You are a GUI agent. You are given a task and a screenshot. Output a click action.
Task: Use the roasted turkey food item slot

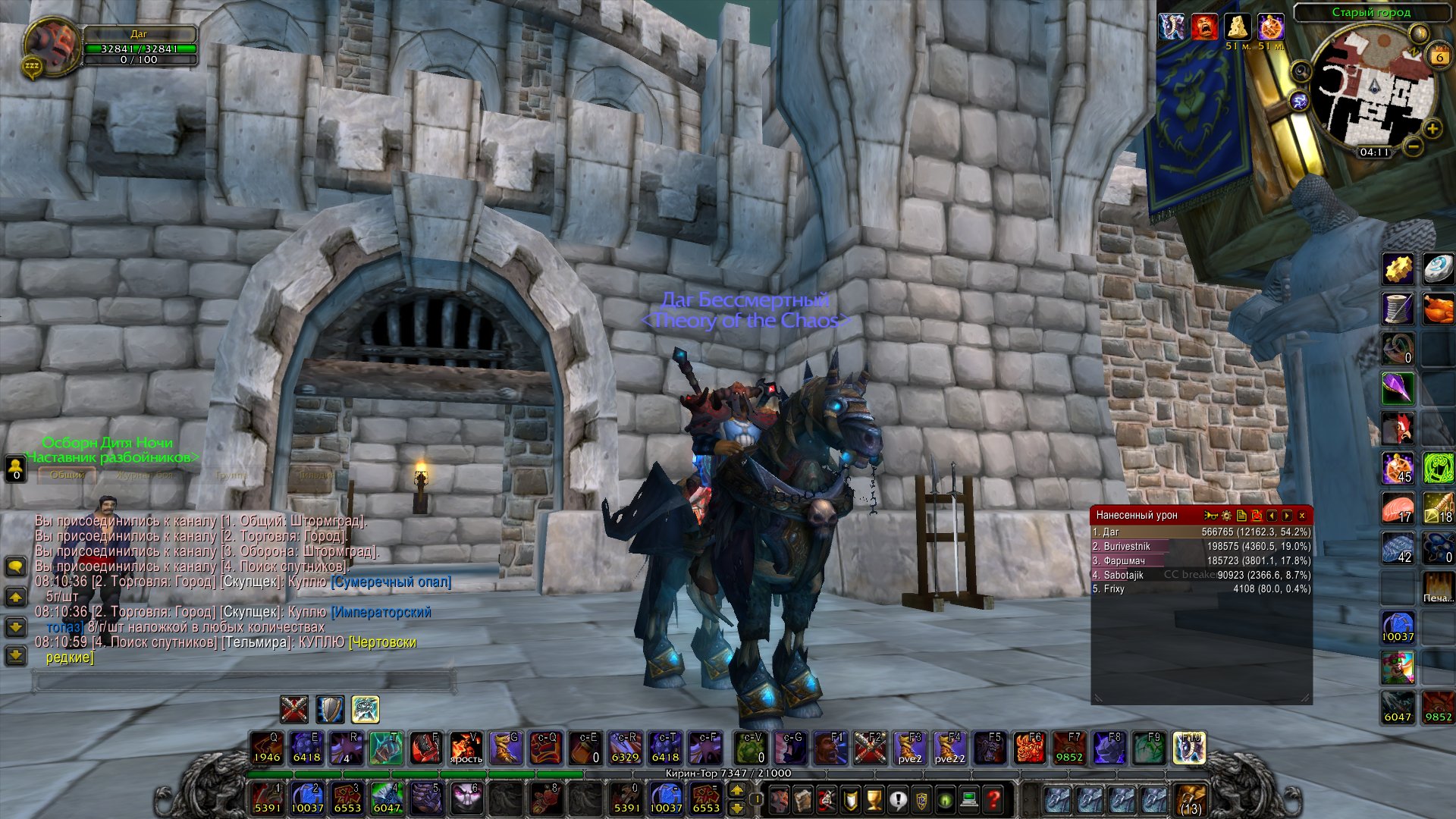click(x=1437, y=309)
